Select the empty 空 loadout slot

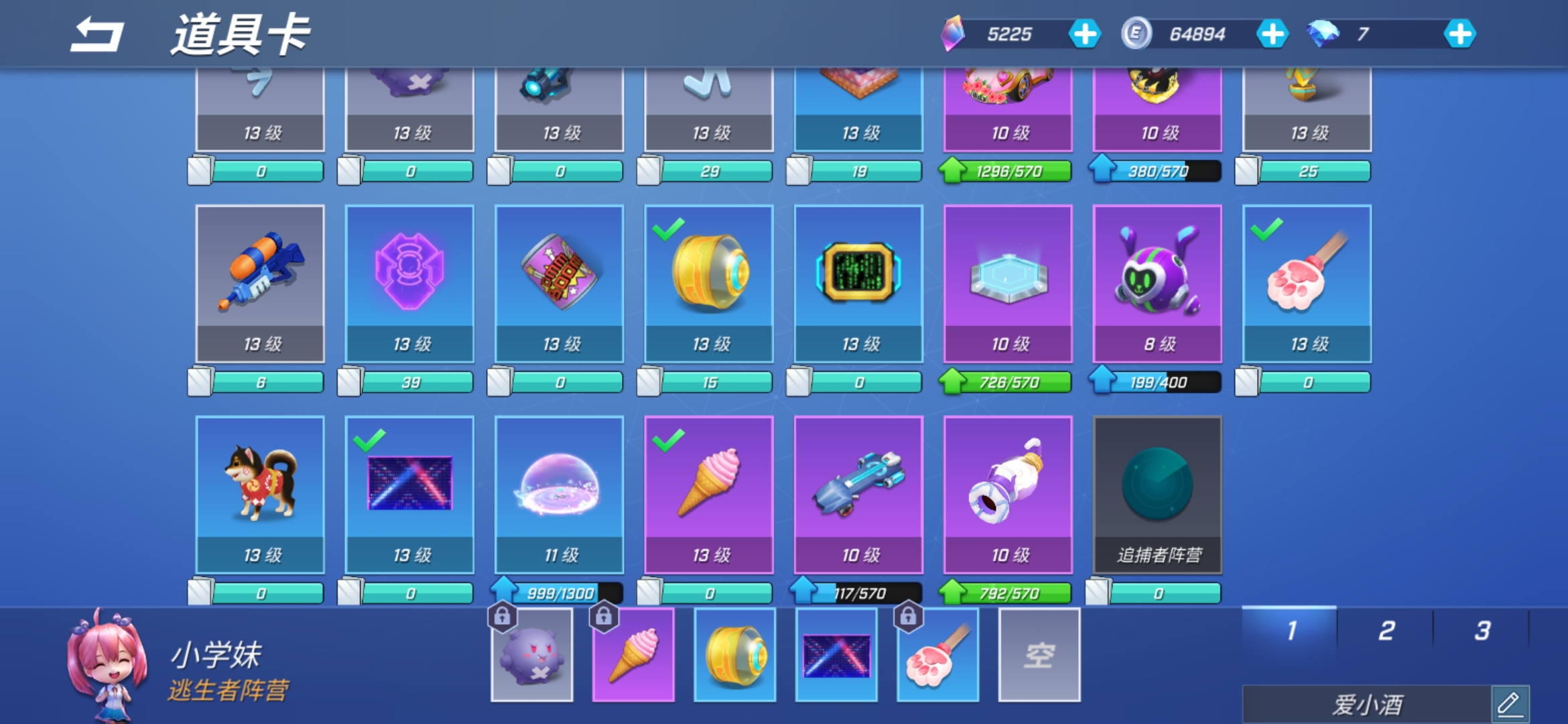pos(1039,655)
